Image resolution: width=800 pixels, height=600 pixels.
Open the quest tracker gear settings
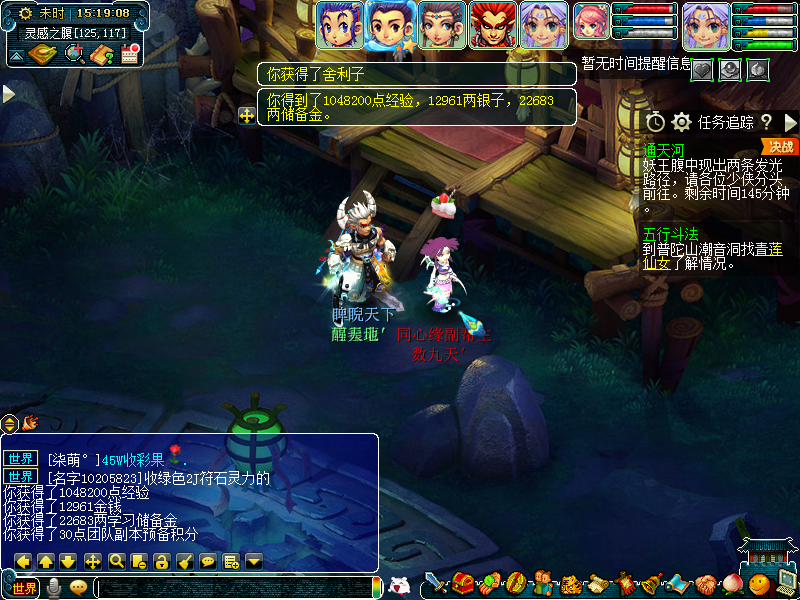682,122
